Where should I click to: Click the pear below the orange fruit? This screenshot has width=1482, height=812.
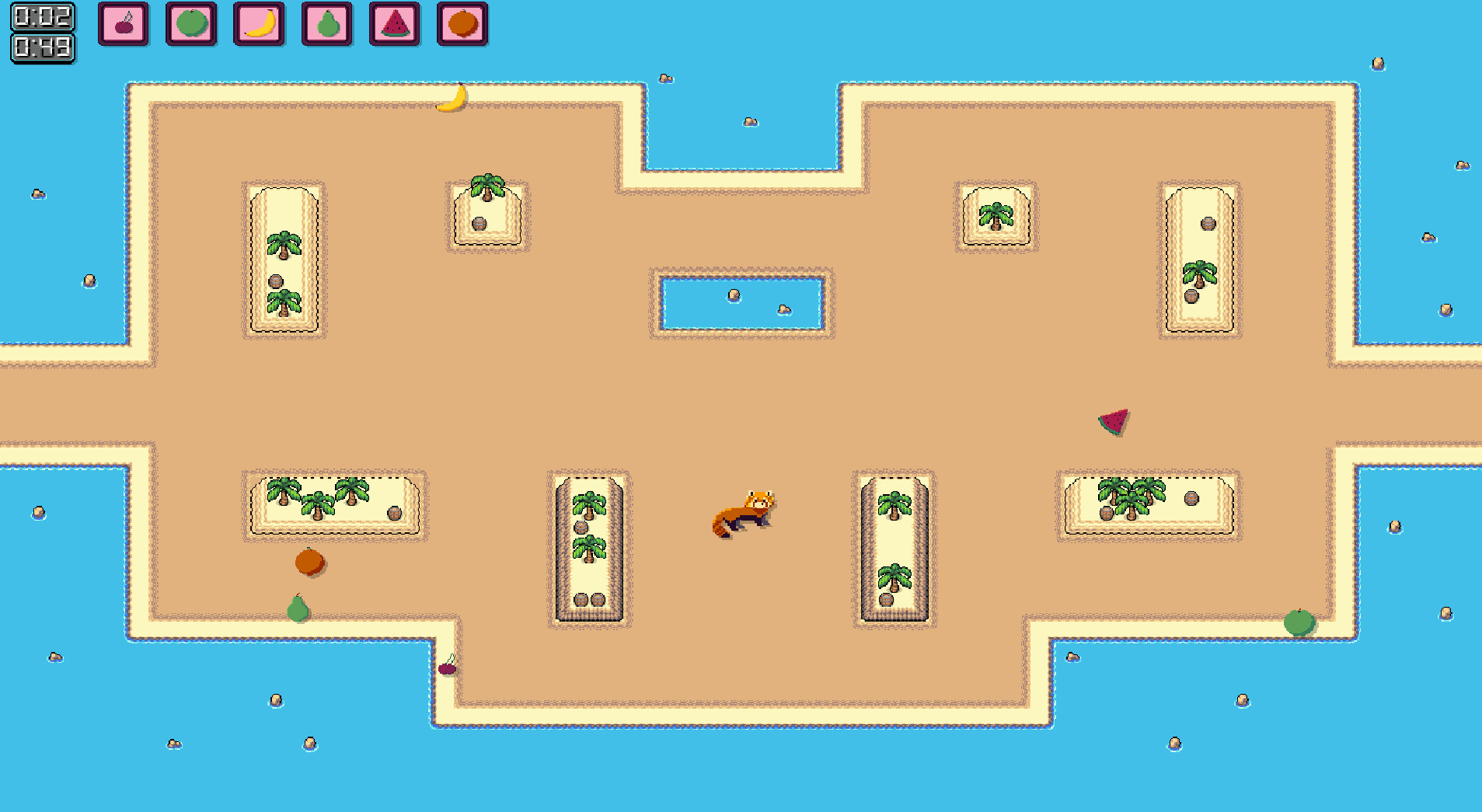tap(298, 610)
